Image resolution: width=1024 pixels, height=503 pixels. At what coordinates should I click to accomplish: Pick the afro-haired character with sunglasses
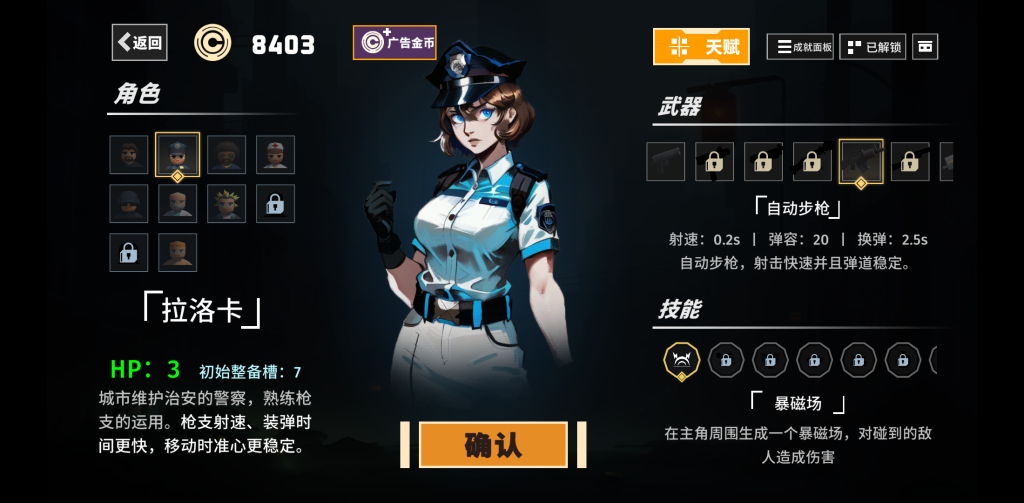[227, 154]
